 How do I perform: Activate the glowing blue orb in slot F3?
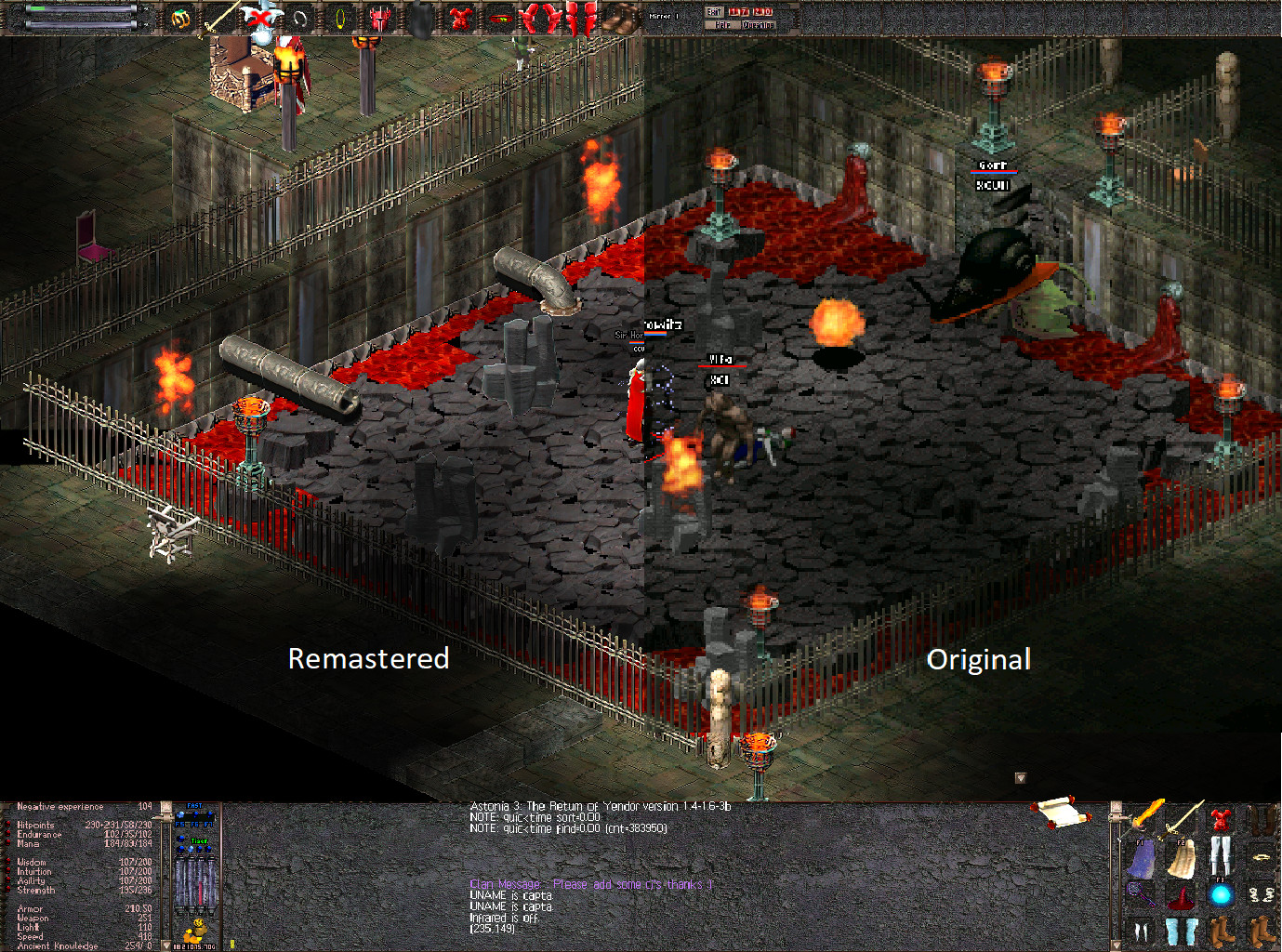[x=1221, y=894]
